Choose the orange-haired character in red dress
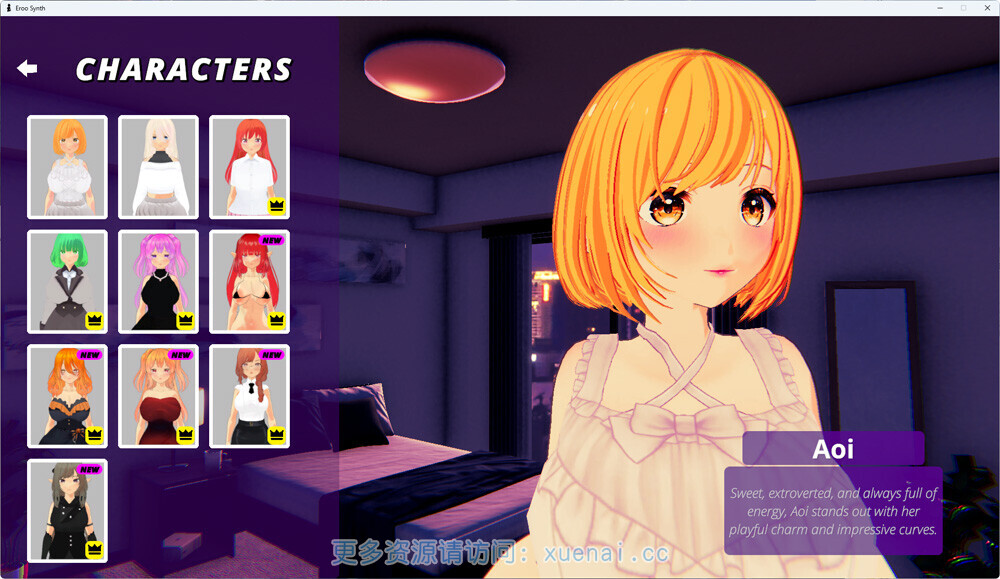The image size is (1000, 579). (x=158, y=396)
